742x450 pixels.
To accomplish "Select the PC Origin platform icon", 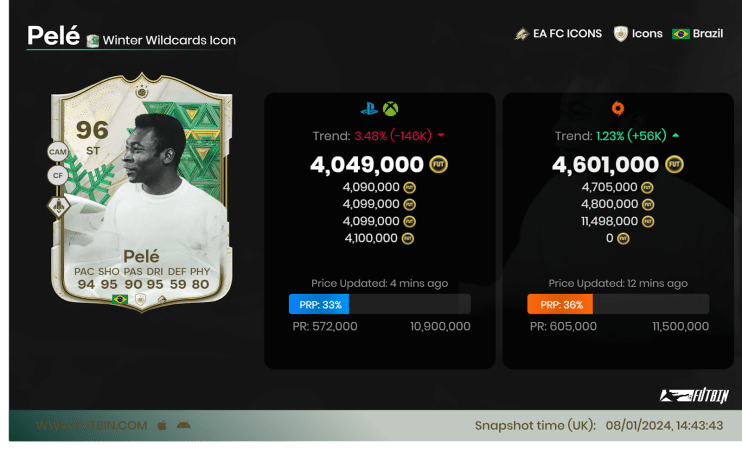I will point(617,110).
